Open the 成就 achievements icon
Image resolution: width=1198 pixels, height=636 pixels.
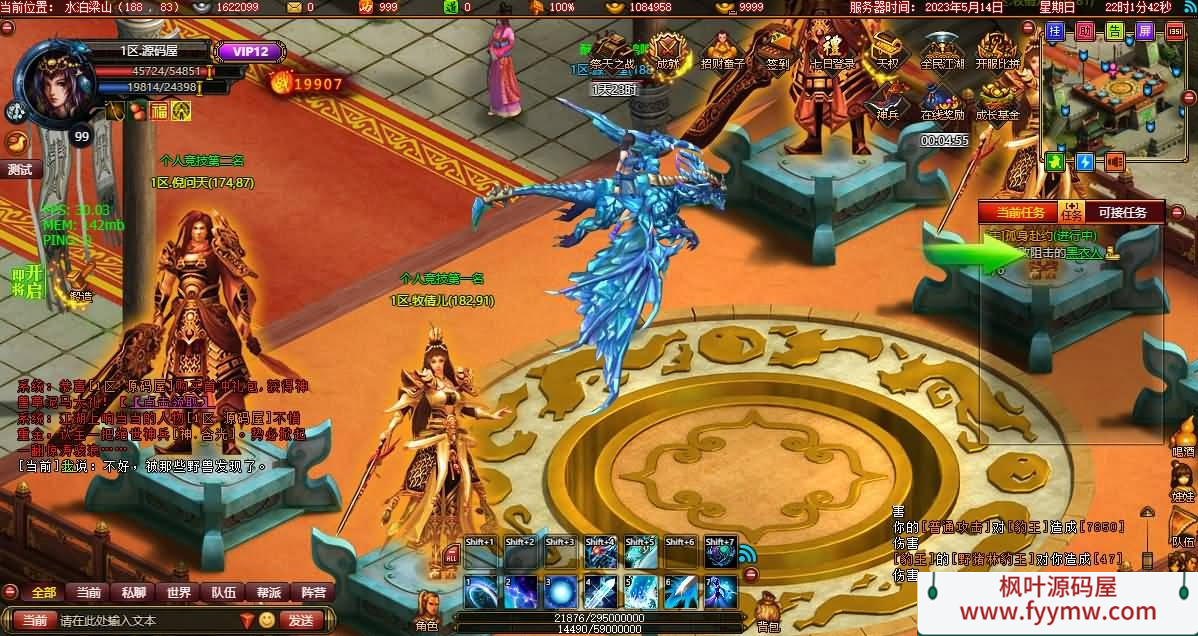(x=667, y=50)
